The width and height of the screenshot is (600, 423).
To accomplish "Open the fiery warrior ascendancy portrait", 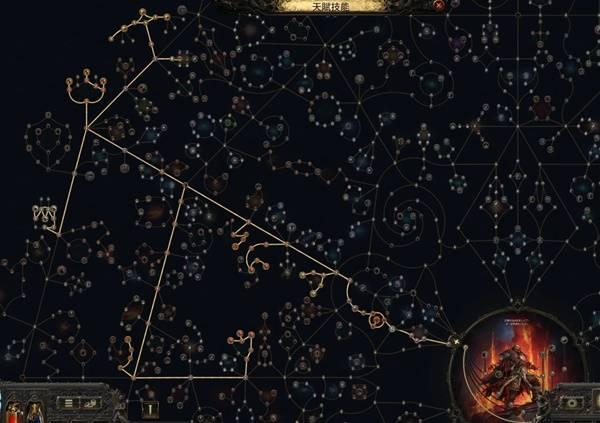I will (511, 364).
